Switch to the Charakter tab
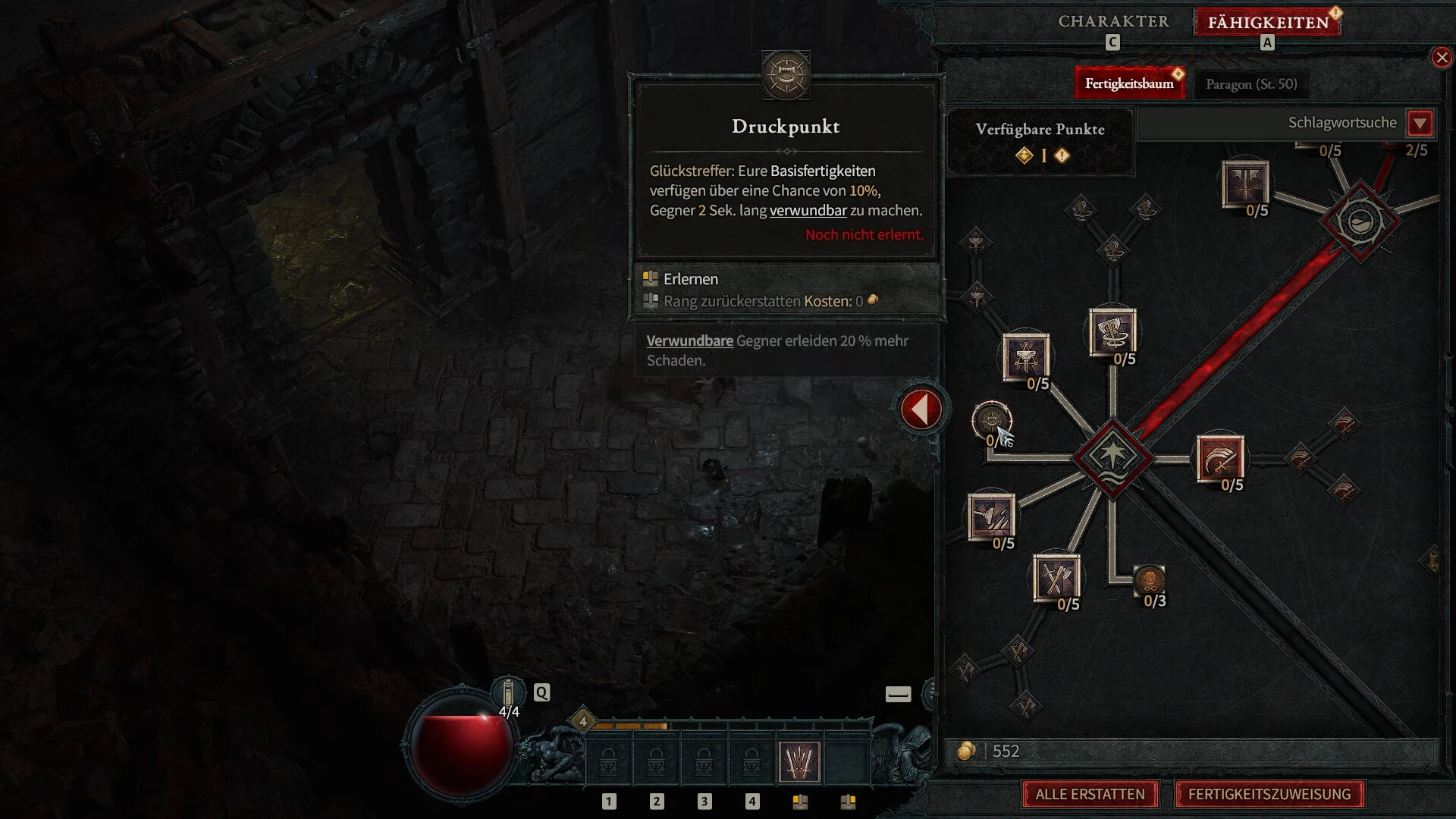This screenshot has height=819, width=1456. [1113, 21]
